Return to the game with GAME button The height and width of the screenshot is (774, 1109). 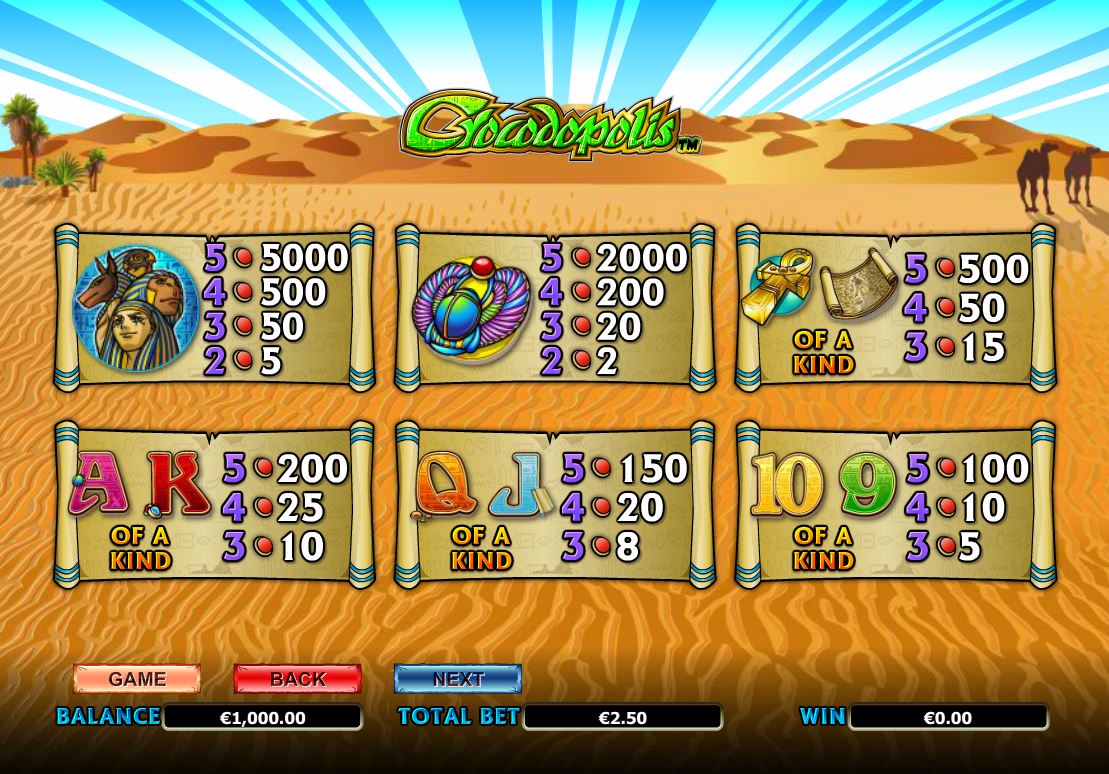[137, 678]
